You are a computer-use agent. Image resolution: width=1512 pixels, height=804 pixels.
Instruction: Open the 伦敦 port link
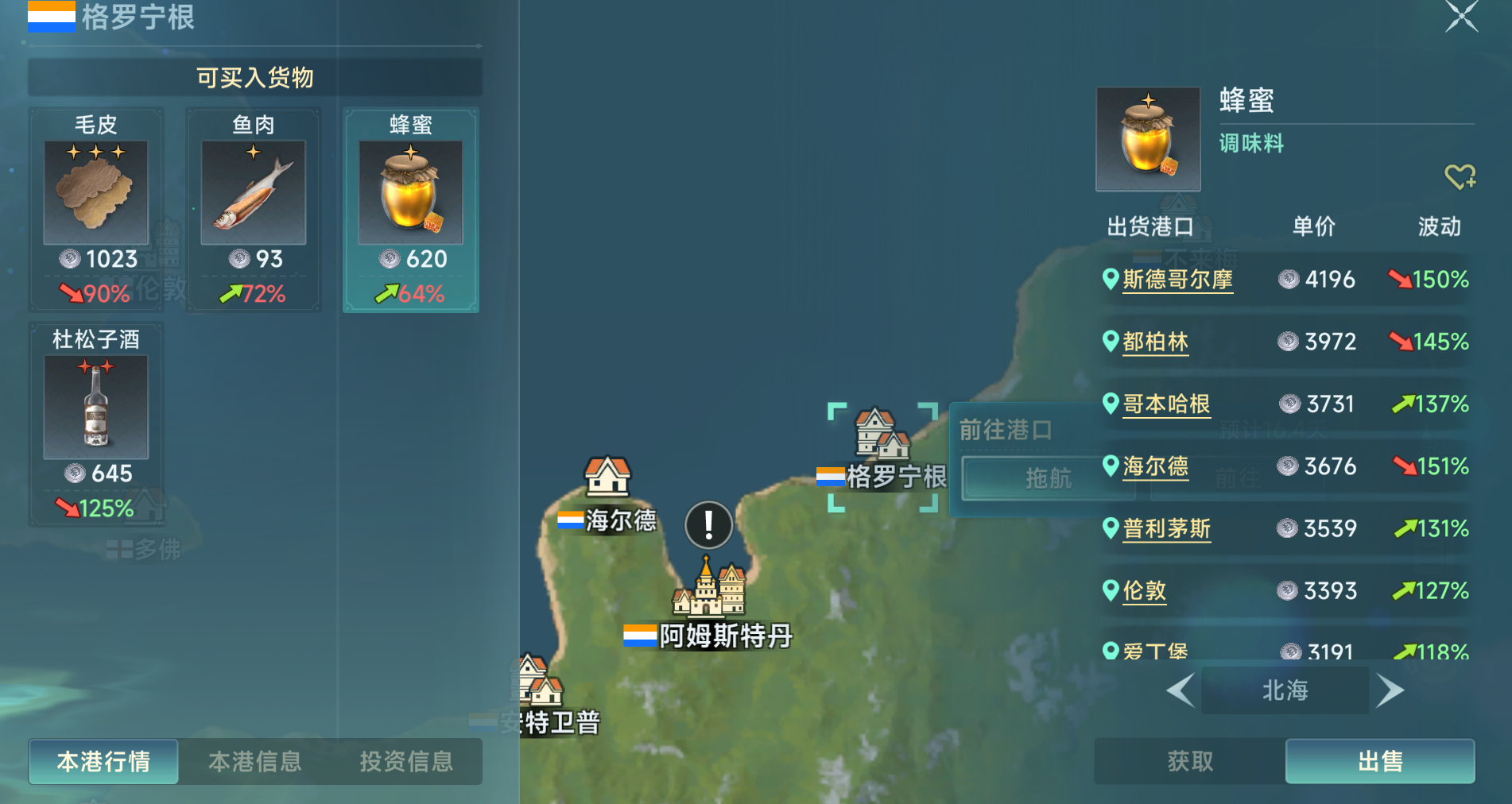pos(1144,591)
